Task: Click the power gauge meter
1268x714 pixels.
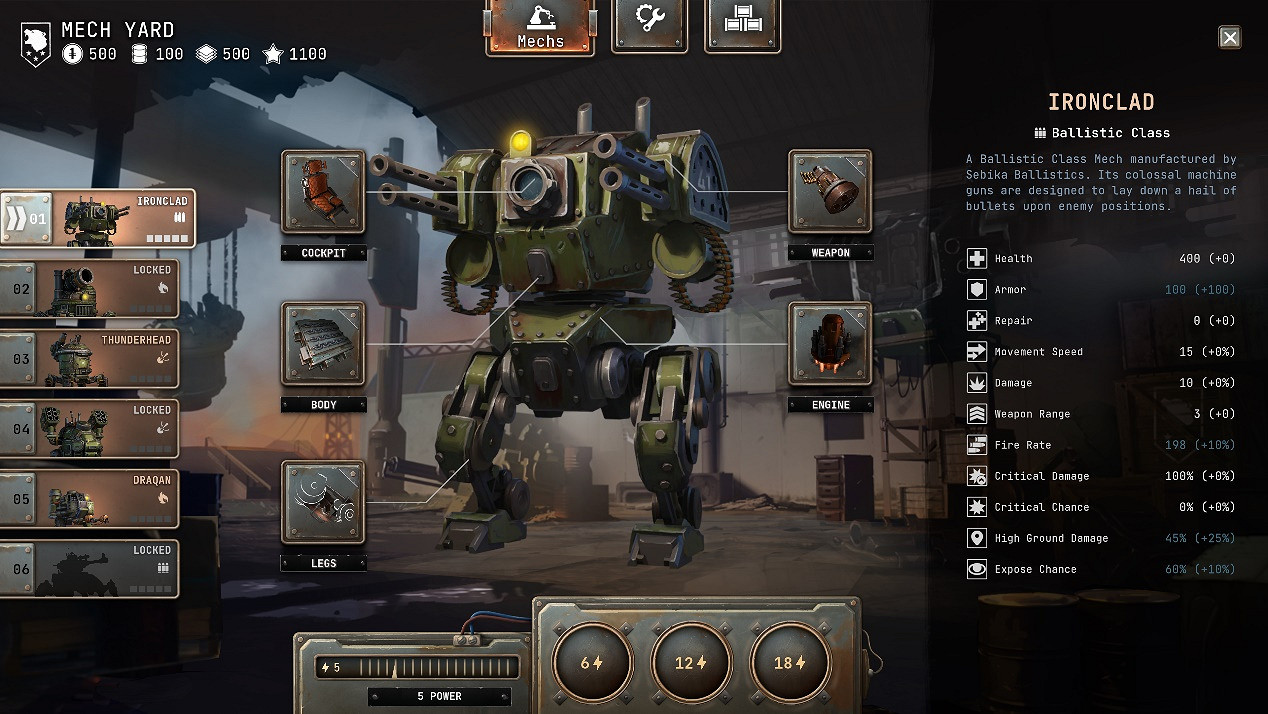Action: (418, 667)
